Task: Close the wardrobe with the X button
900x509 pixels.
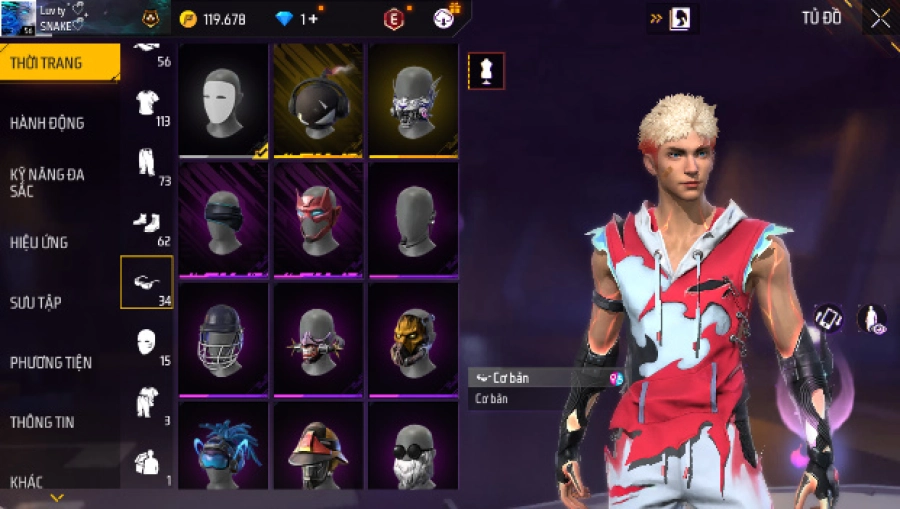Action: coord(880,19)
